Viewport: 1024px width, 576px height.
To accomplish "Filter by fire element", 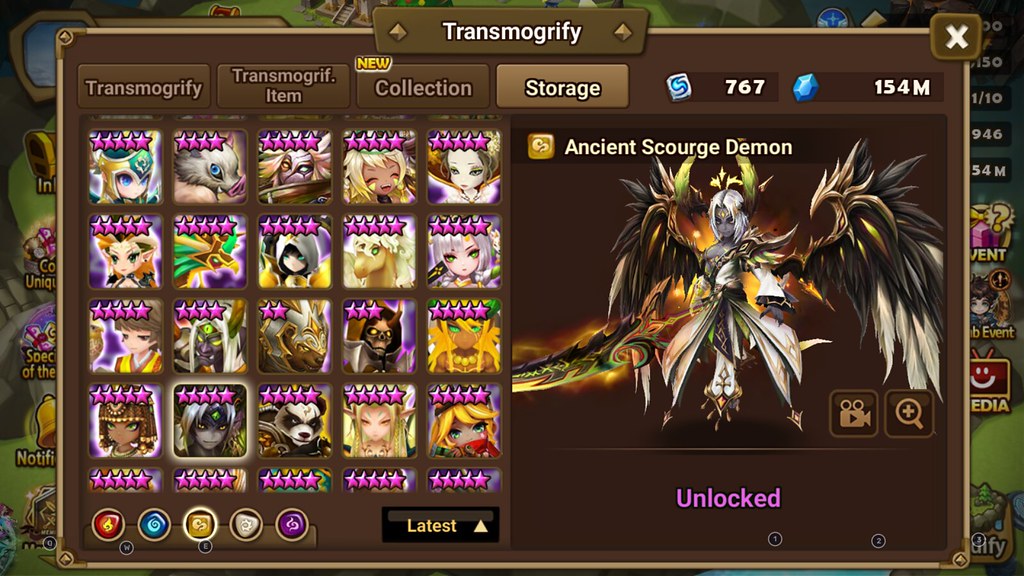I will point(108,523).
